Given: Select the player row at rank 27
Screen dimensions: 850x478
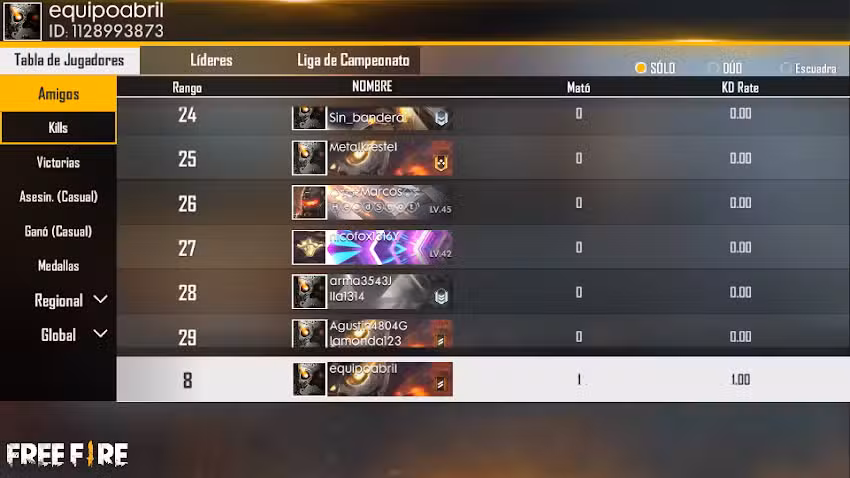Looking at the screenshot, I should [x=478, y=248].
